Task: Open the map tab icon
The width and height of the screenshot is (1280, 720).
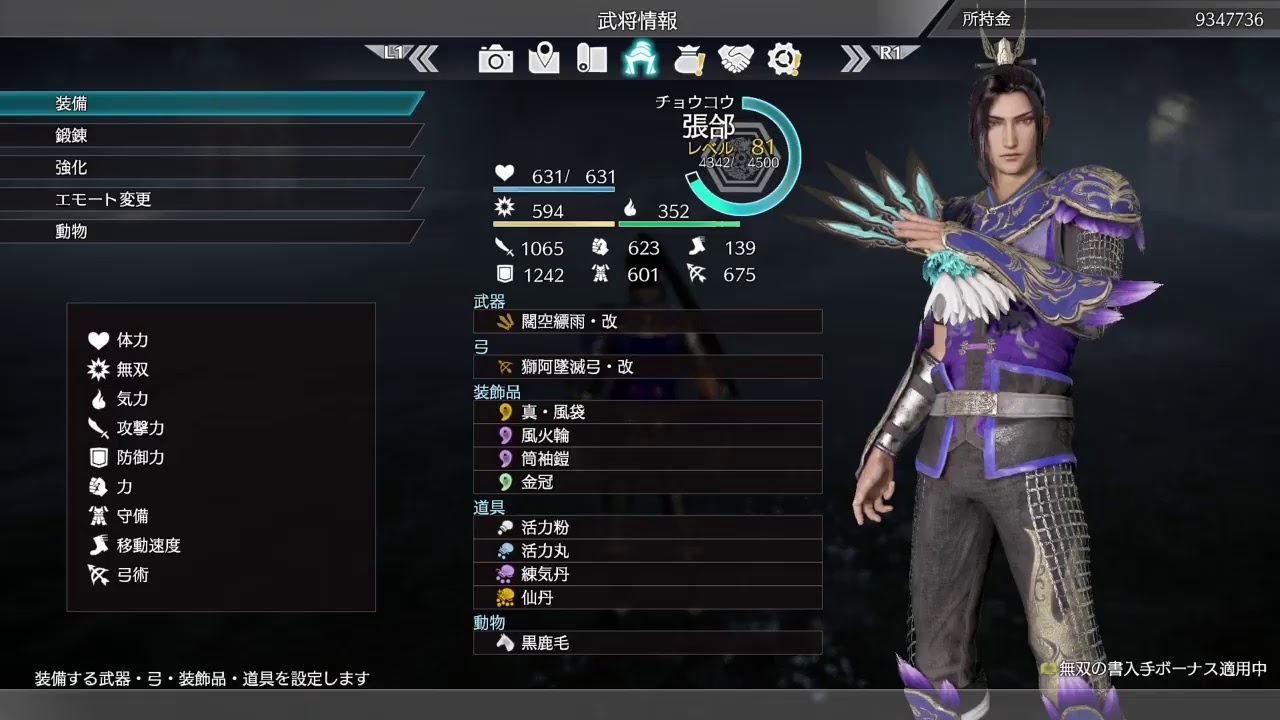Action: pyautogui.click(x=545, y=59)
